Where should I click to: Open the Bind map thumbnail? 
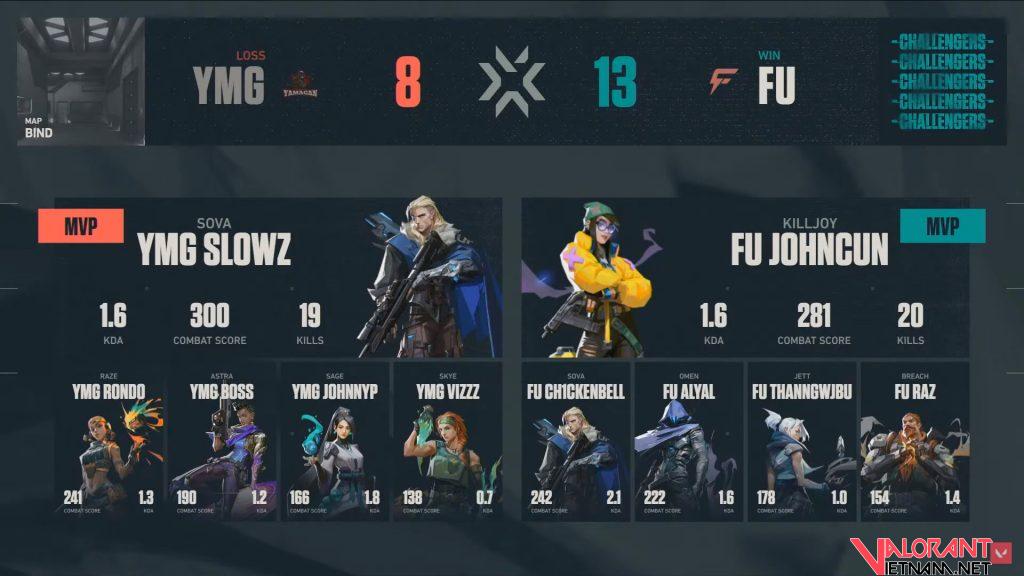click(80, 81)
